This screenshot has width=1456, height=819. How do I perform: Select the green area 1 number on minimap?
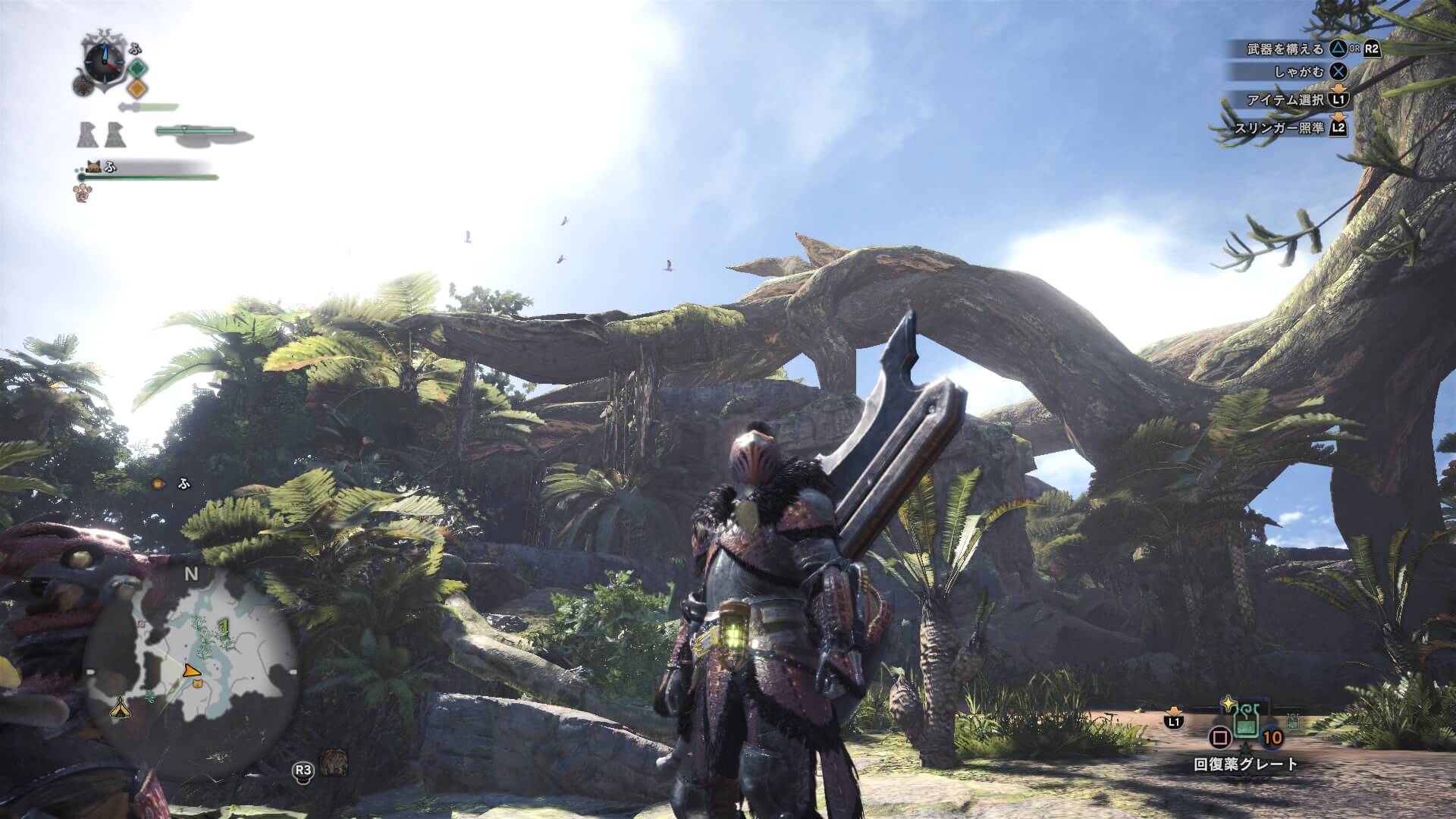223,625
